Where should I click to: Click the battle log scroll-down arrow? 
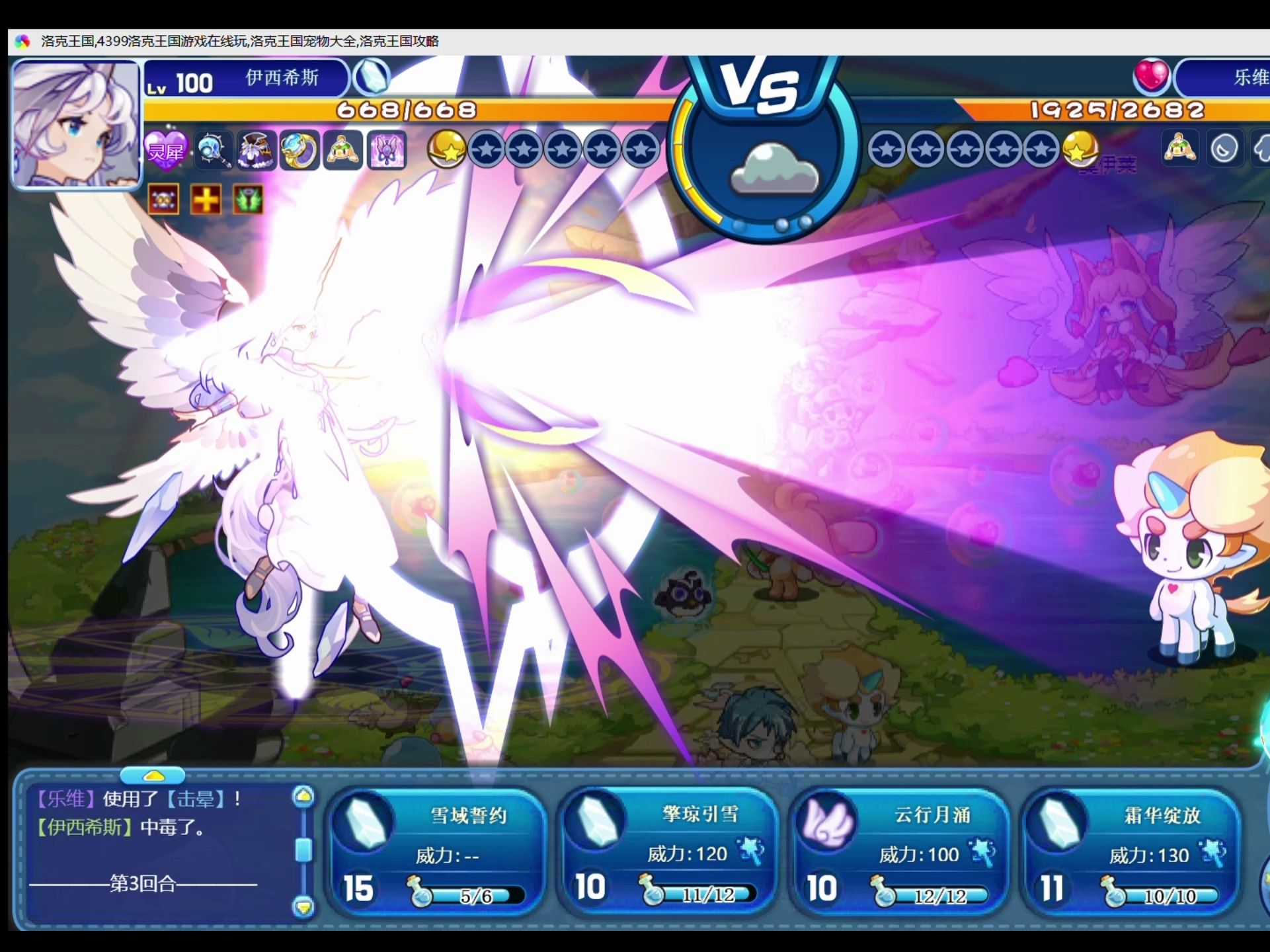click(x=303, y=906)
